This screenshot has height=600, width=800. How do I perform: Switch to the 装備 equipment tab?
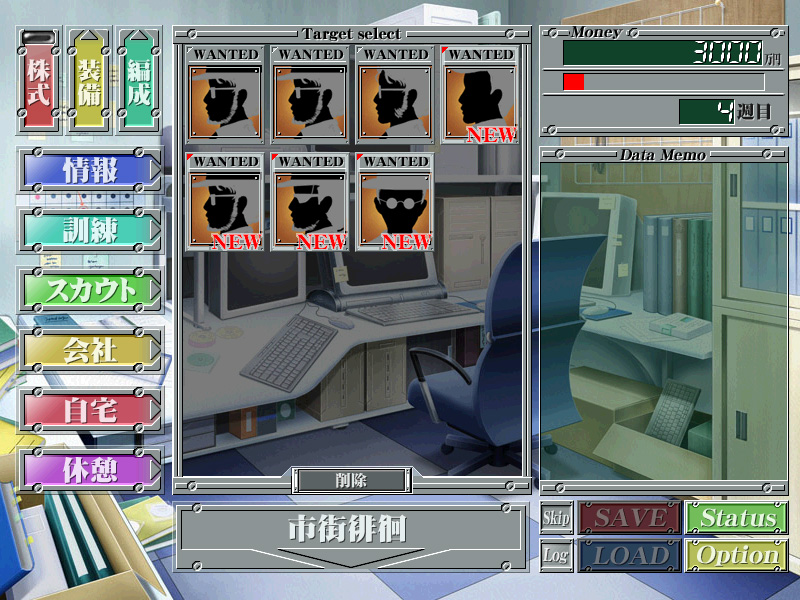point(89,82)
